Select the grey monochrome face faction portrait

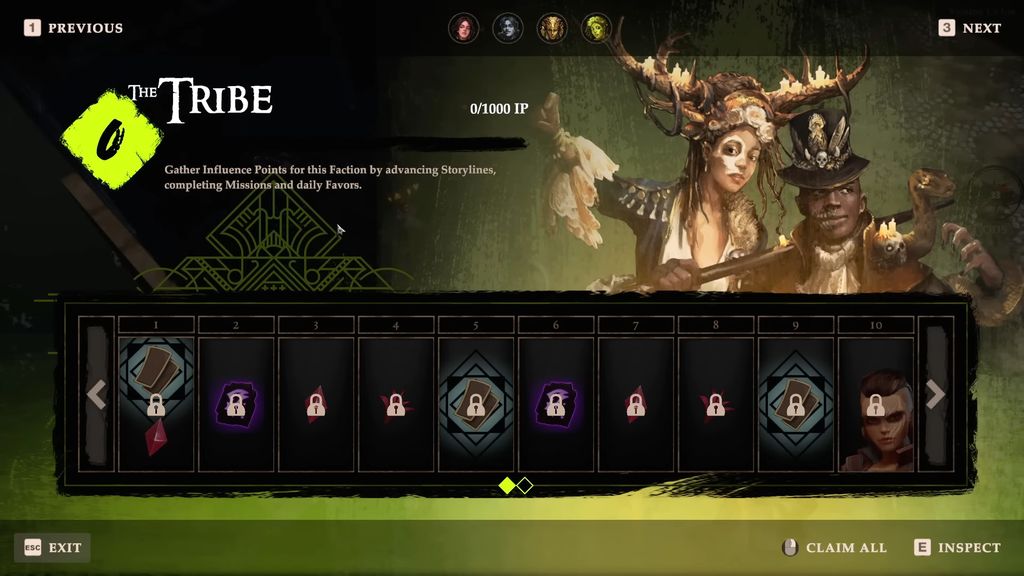(508, 28)
